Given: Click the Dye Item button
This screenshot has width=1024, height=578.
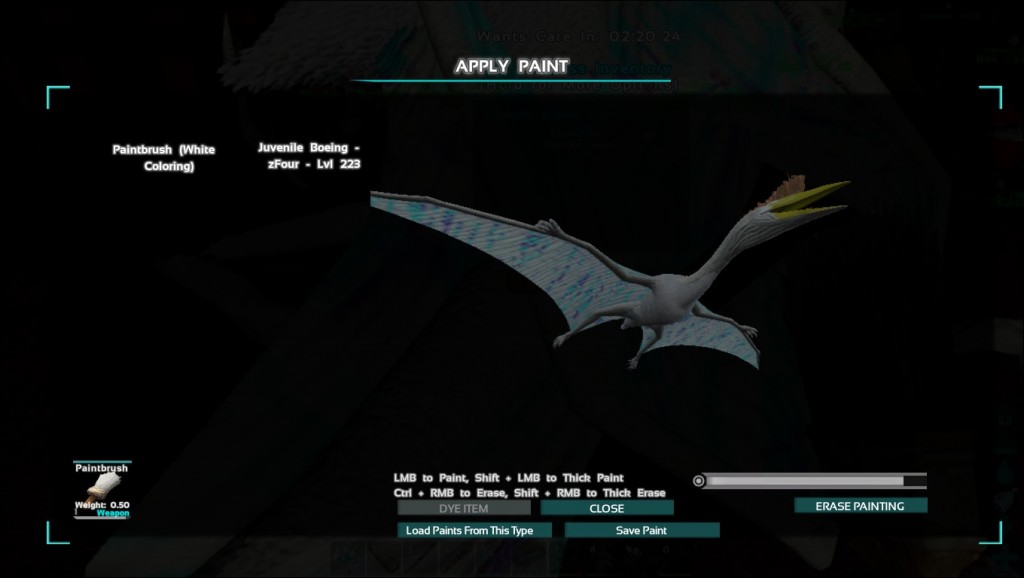Looking at the screenshot, I should pos(464,508).
